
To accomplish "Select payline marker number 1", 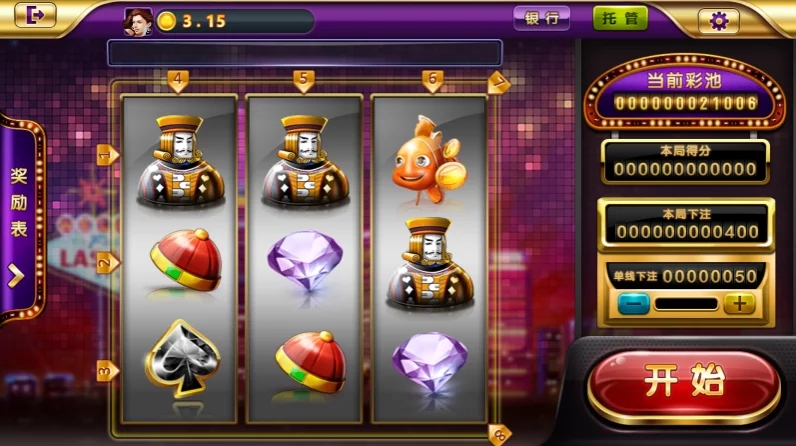I will tap(106, 155).
